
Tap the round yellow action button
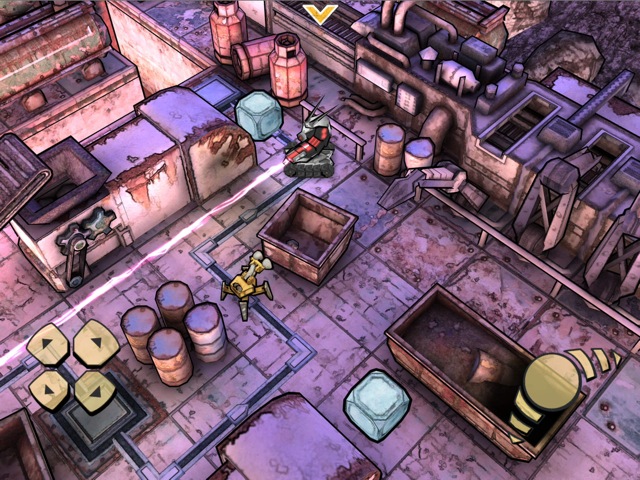(551, 381)
